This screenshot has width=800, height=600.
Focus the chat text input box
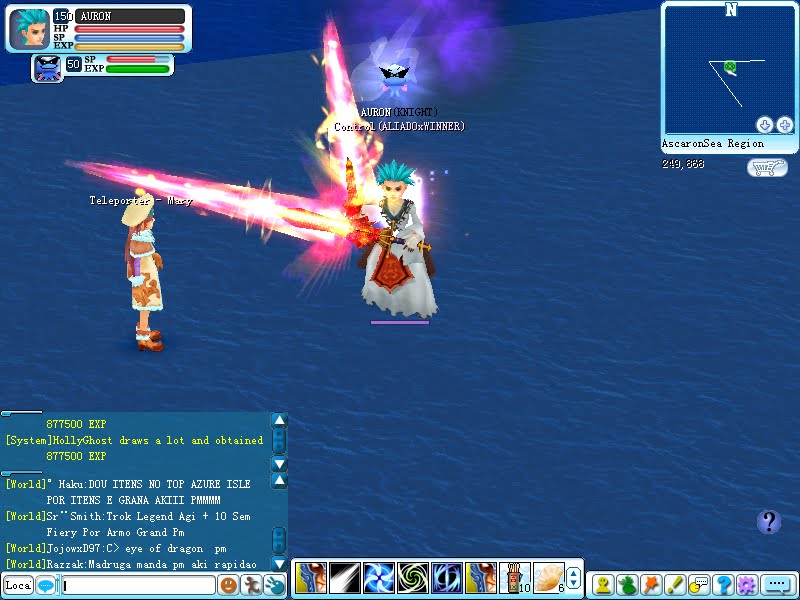click(x=138, y=586)
